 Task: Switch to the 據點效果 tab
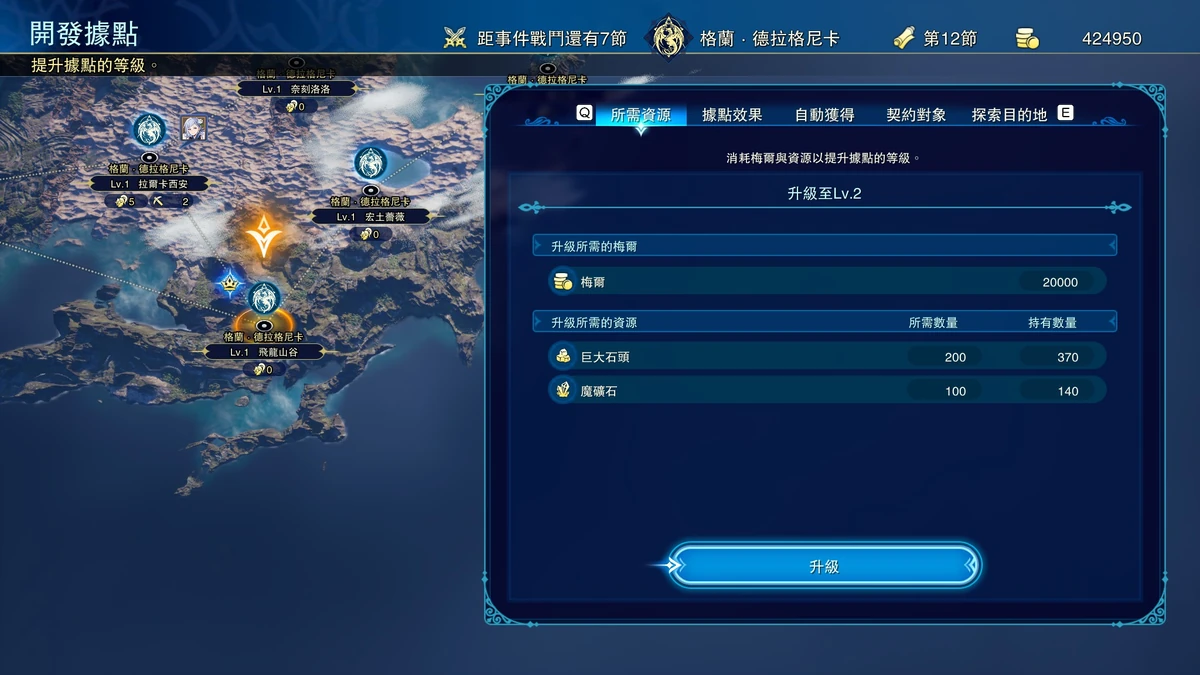click(732, 115)
